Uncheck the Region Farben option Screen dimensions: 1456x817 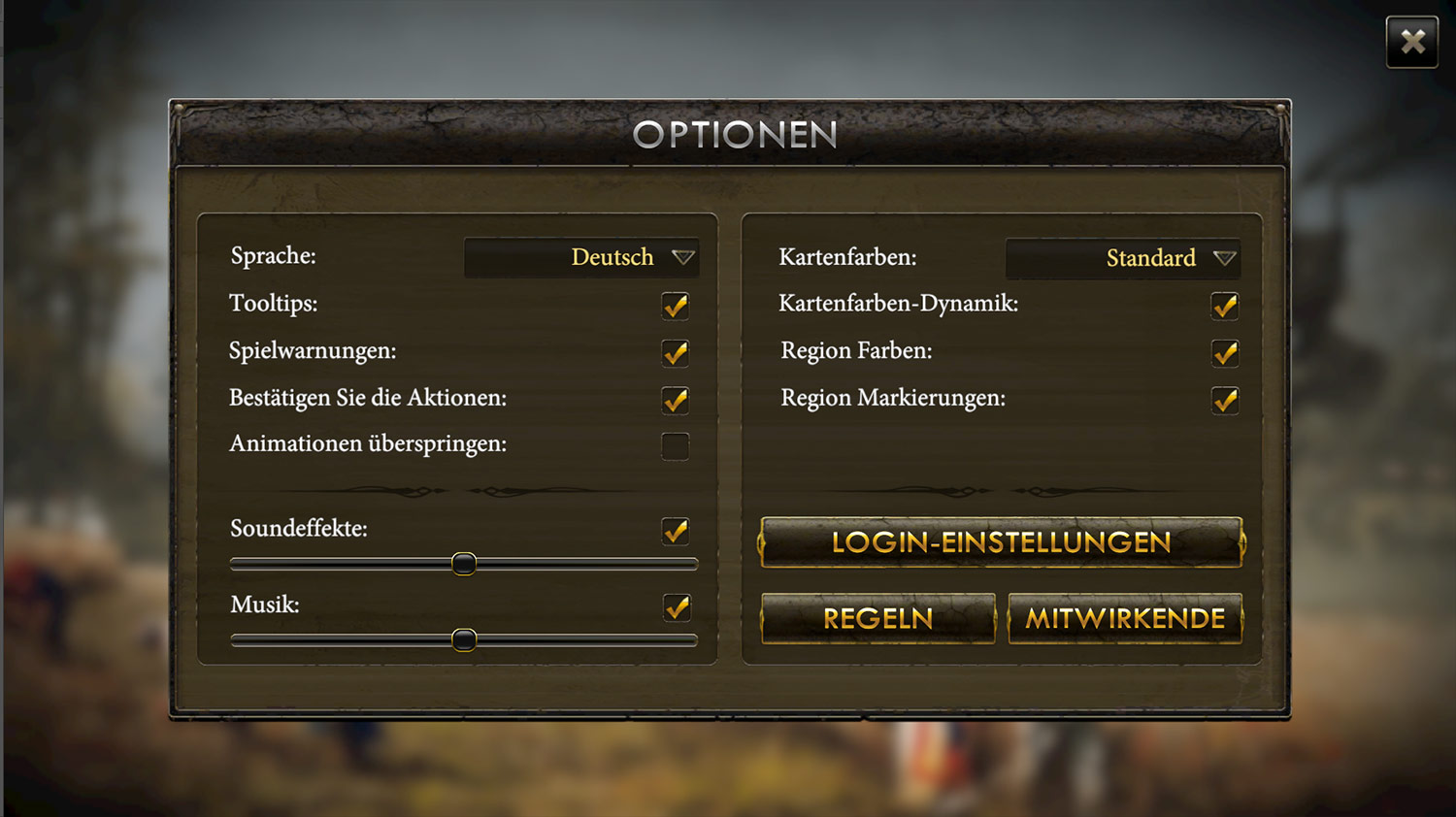[x=1224, y=353]
